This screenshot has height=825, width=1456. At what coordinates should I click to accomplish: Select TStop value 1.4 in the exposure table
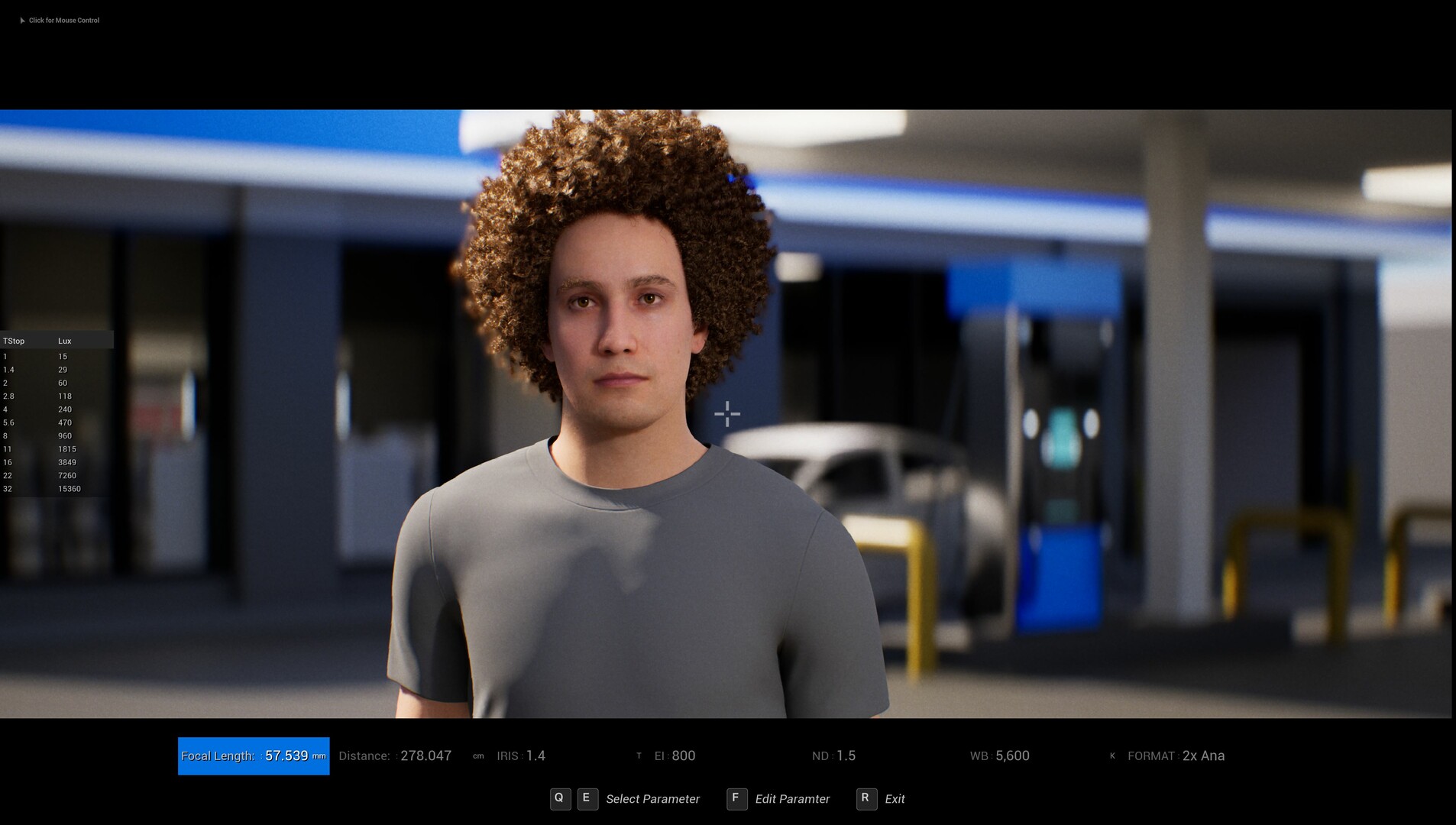[x=8, y=370]
